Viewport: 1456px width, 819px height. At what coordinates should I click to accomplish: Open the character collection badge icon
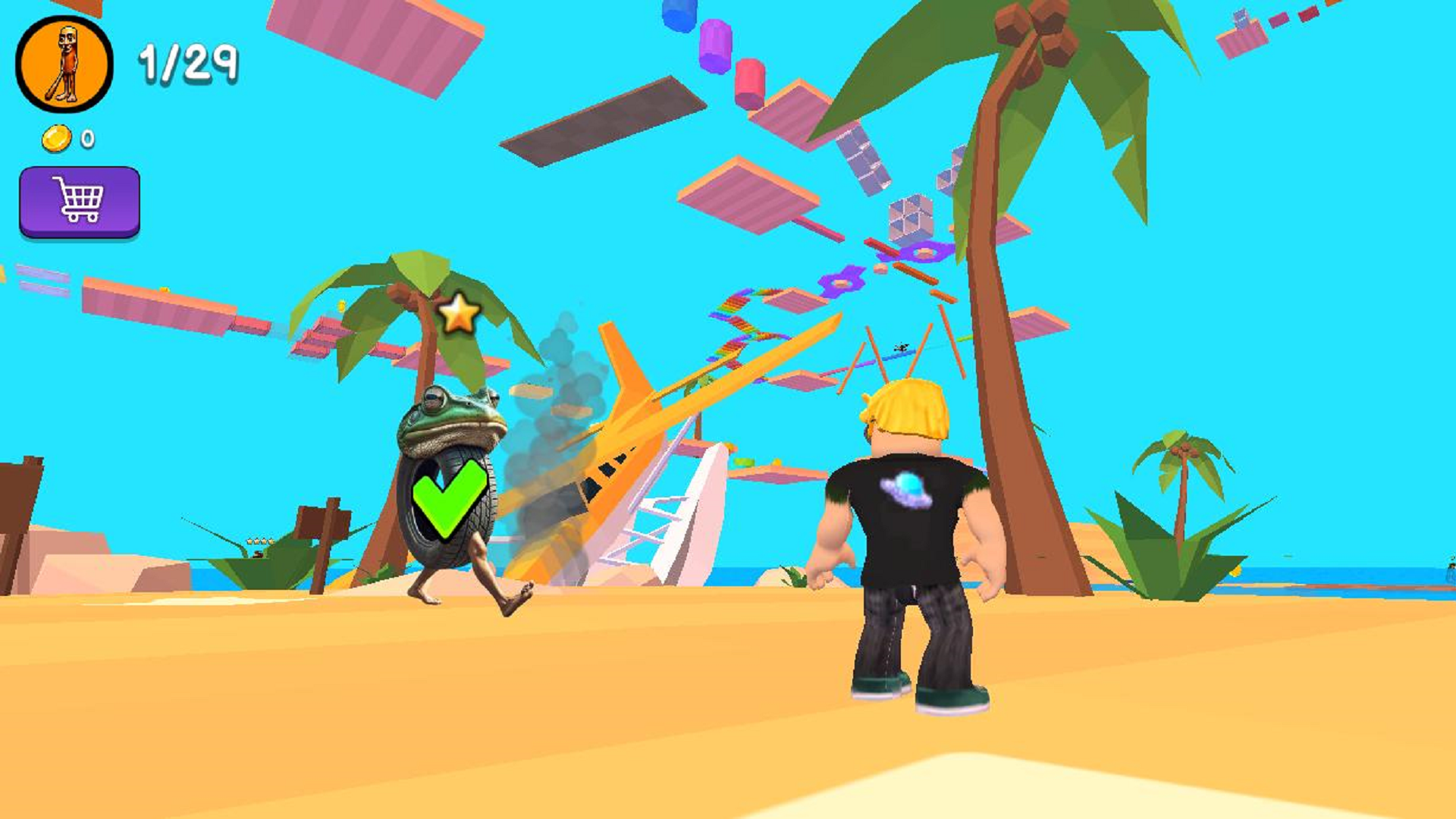point(64,62)
